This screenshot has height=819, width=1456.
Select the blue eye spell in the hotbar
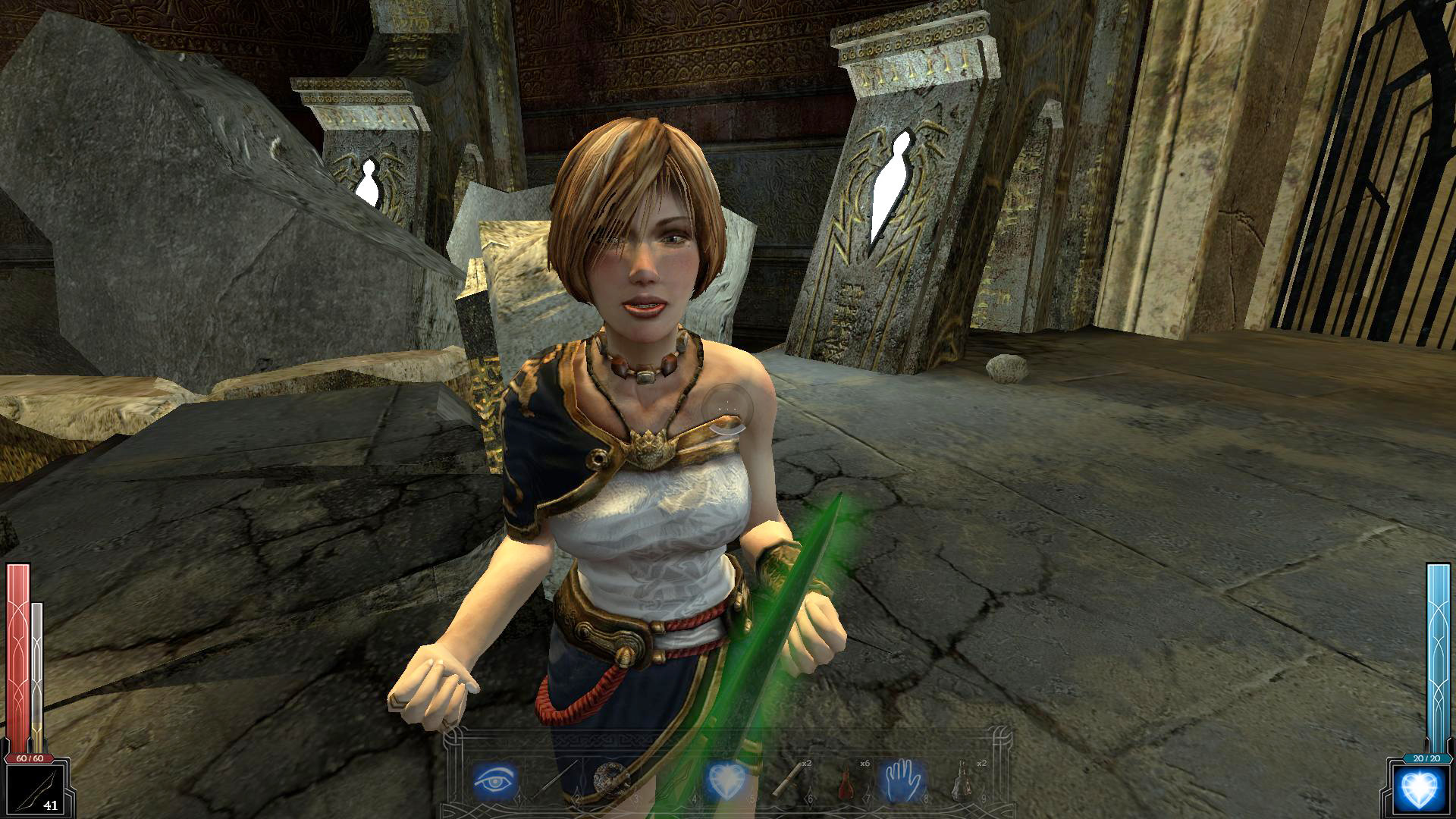[495, 780]
